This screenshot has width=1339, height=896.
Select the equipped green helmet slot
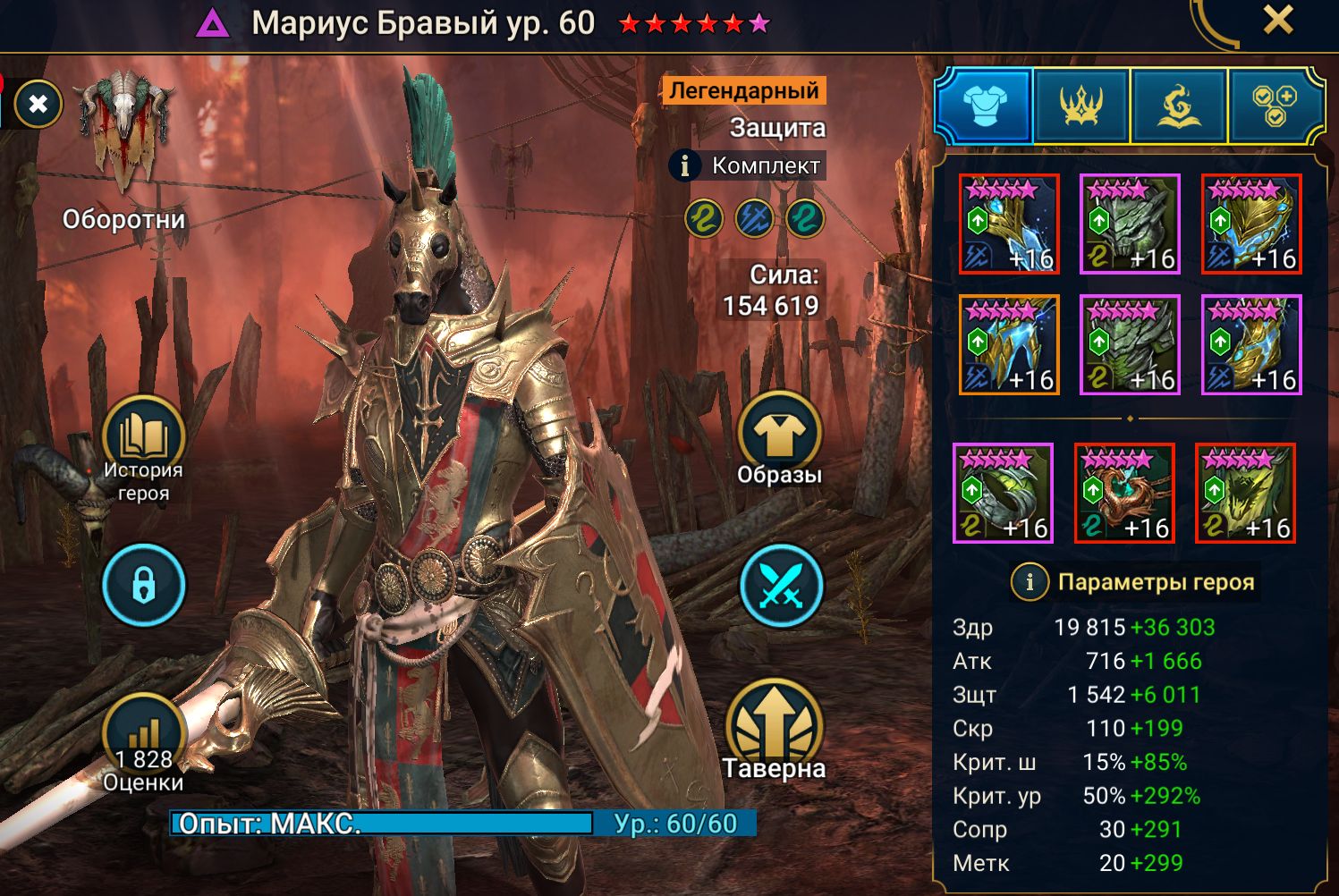click(x=1130, y=224)
